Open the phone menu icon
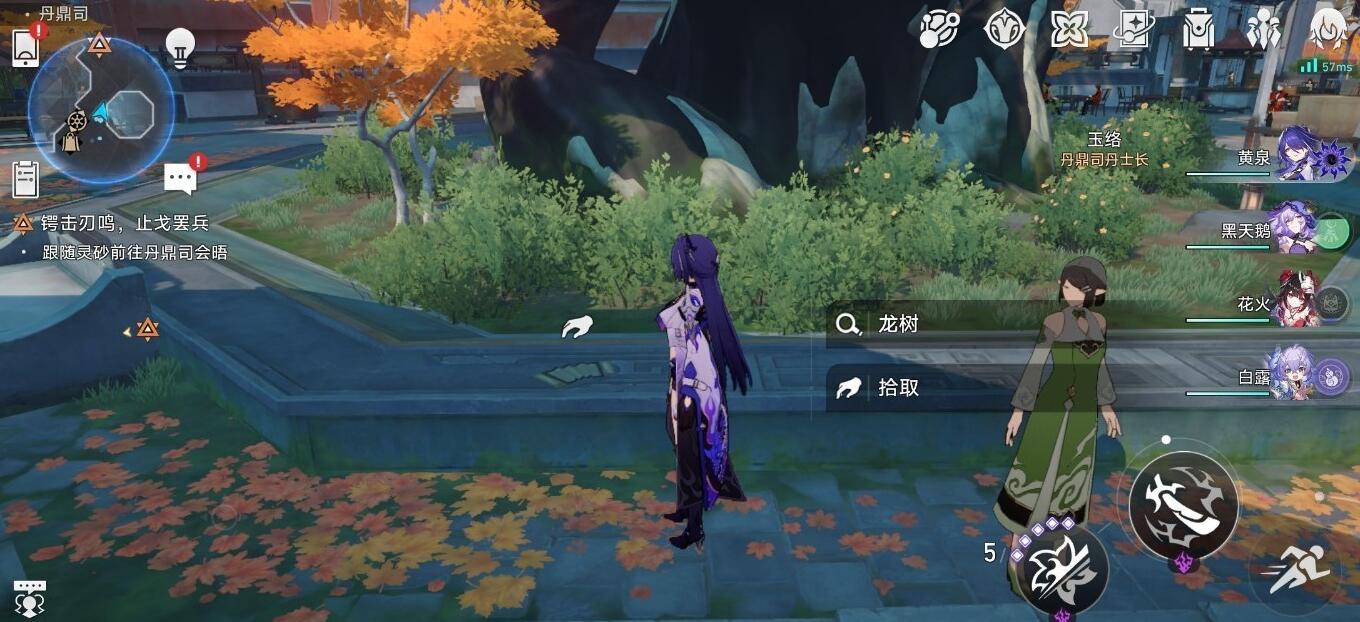 point(25,47)
